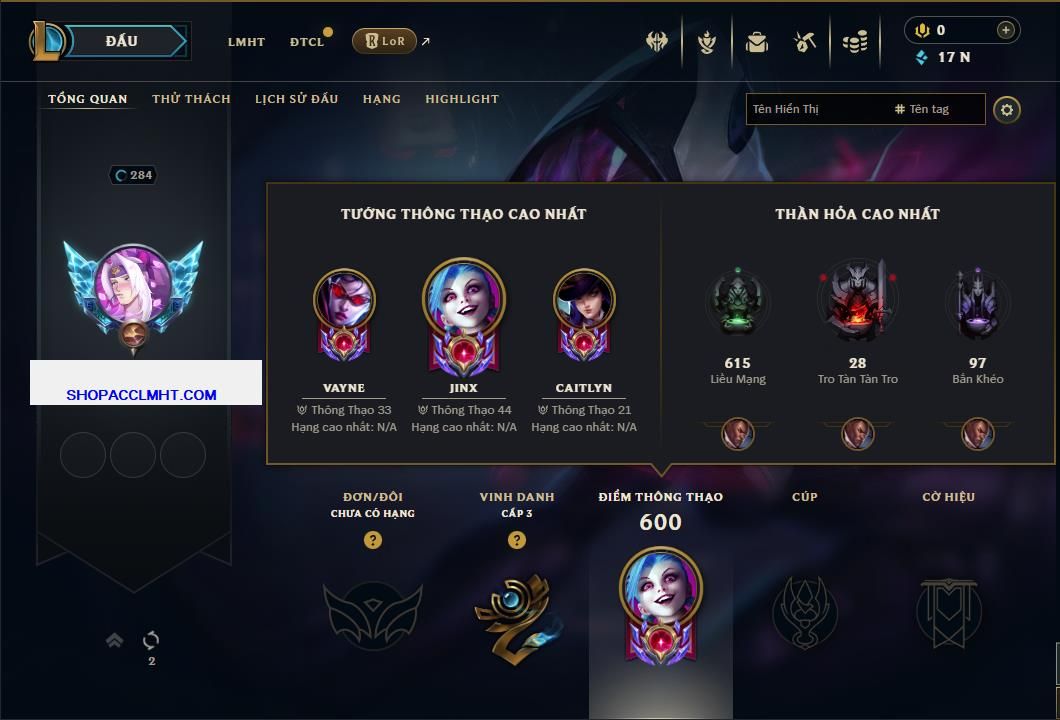Add RP with the plus button
The width and height of the screenshot is (1060, 720).
tap(1005, 30)
